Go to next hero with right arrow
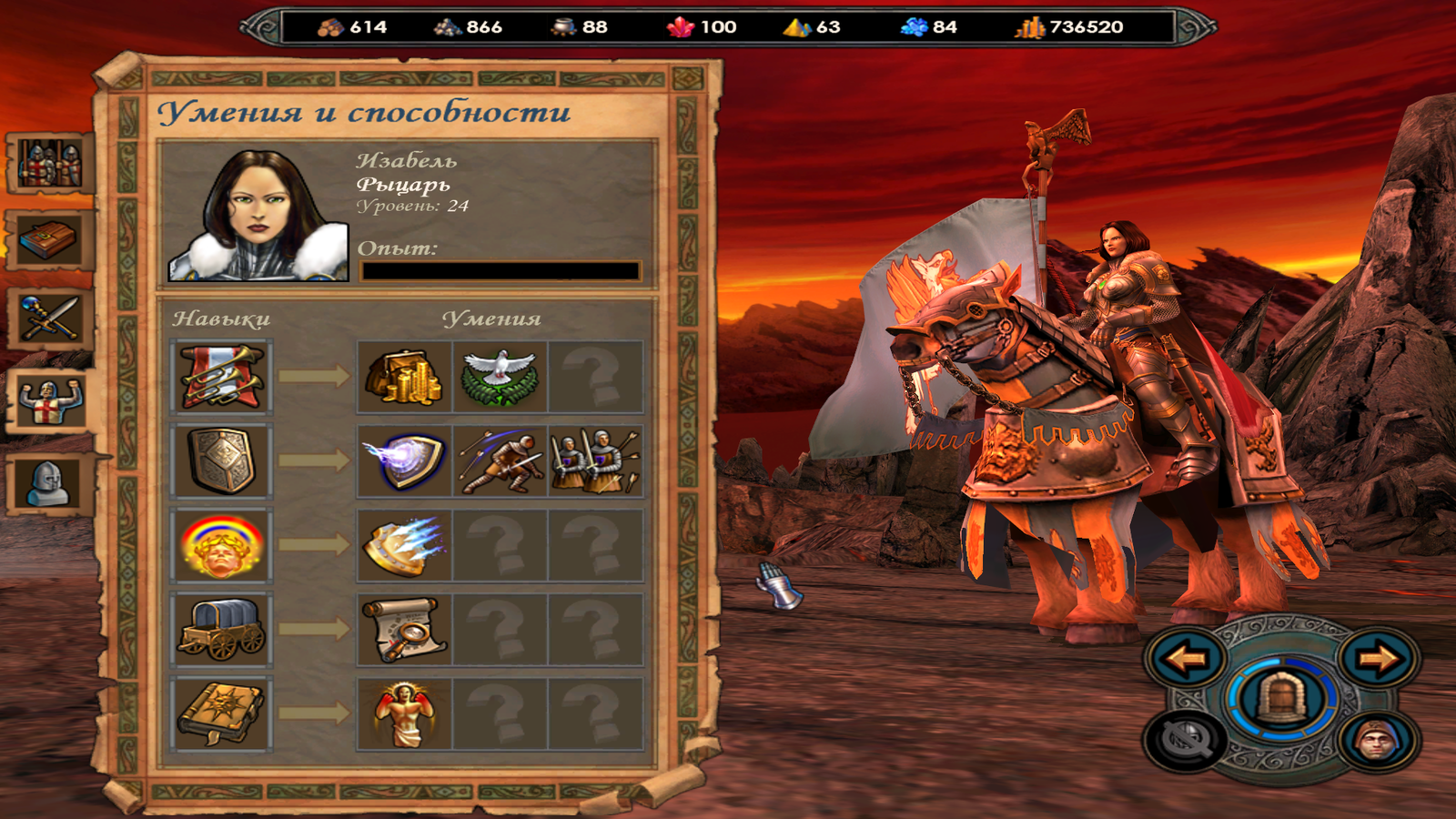 pos(1378,657)
